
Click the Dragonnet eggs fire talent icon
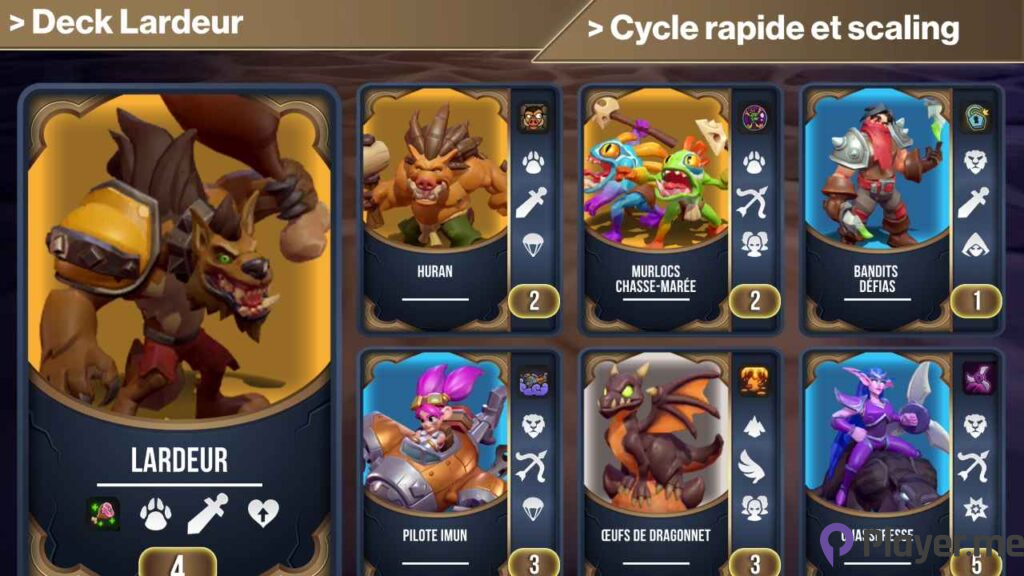click(x=754, y=381)
